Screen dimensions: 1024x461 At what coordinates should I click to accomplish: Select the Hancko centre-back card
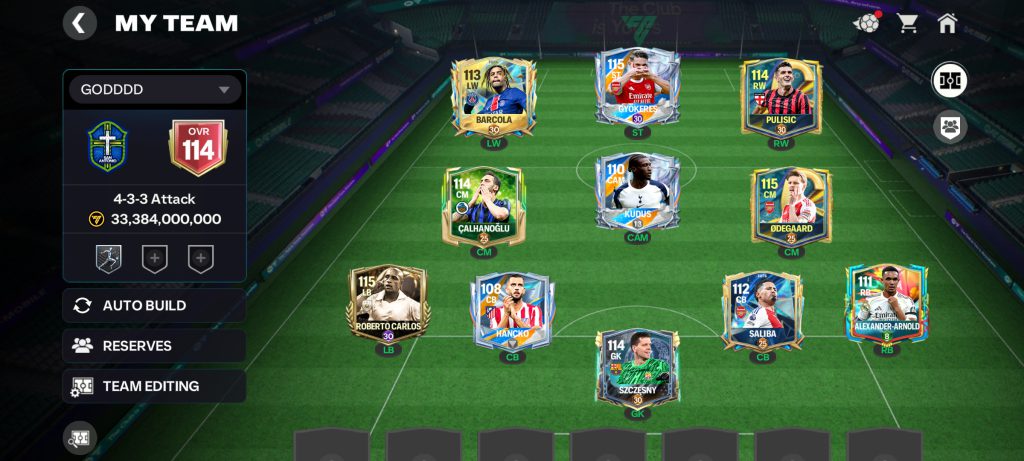[x=513, y=310]
